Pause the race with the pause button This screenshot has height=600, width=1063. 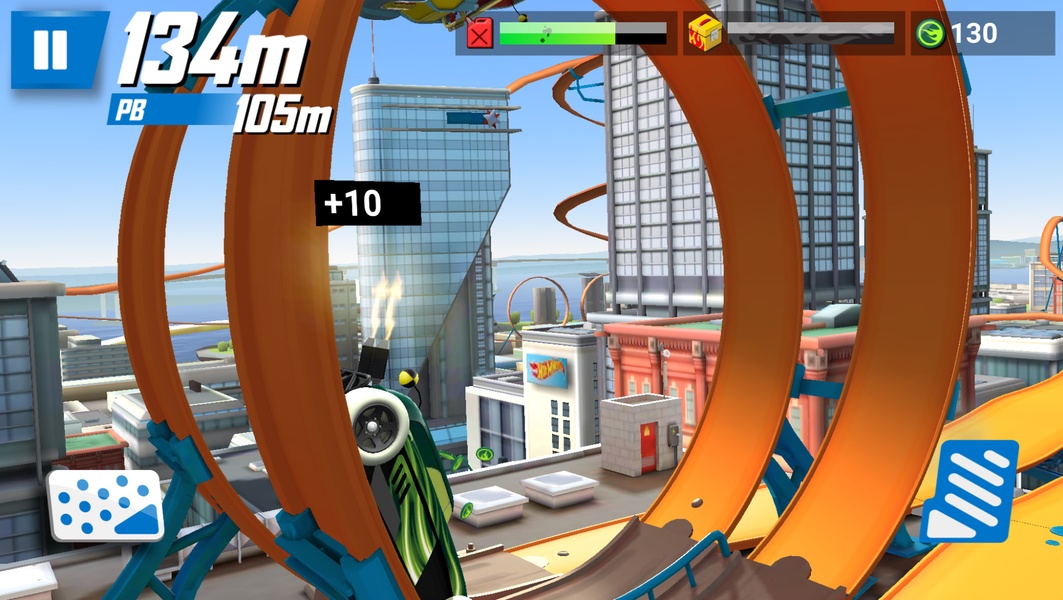point(50,50)
